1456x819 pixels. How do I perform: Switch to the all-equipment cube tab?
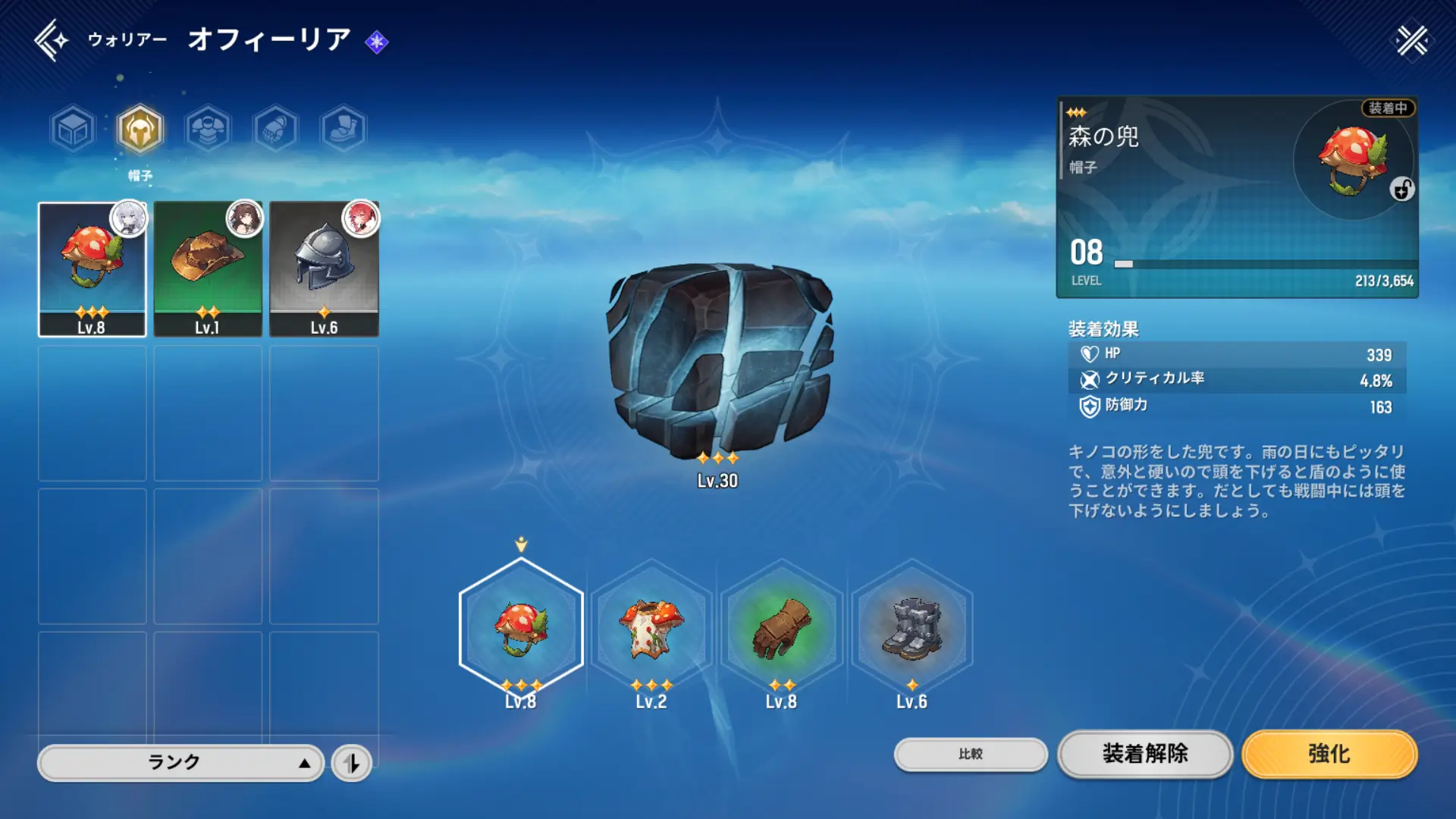point(74,129)
